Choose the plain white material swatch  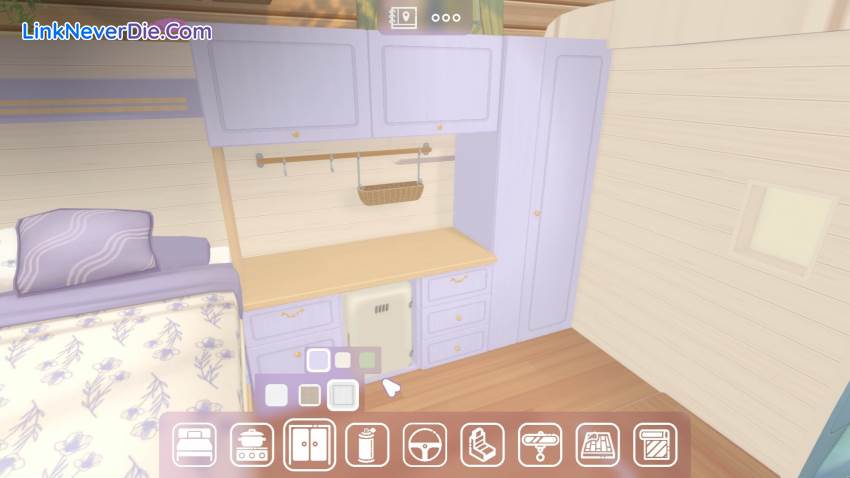coord(277,395)
